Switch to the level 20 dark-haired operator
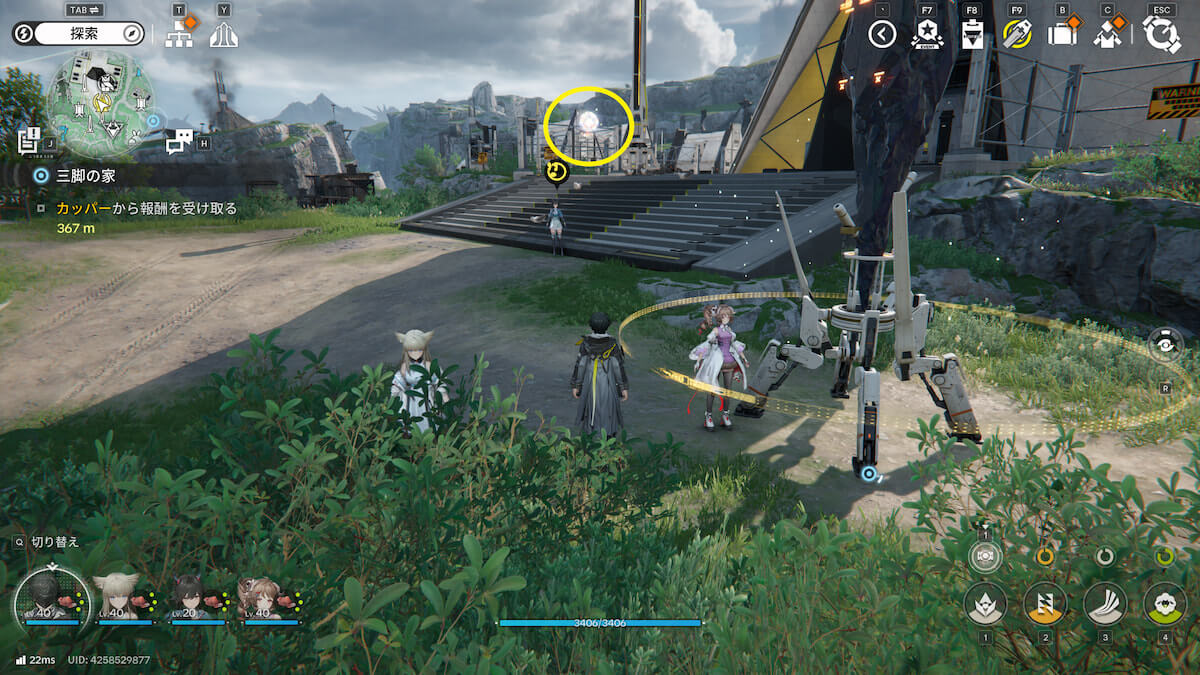 pyautogui.click(x=191, y=598)
